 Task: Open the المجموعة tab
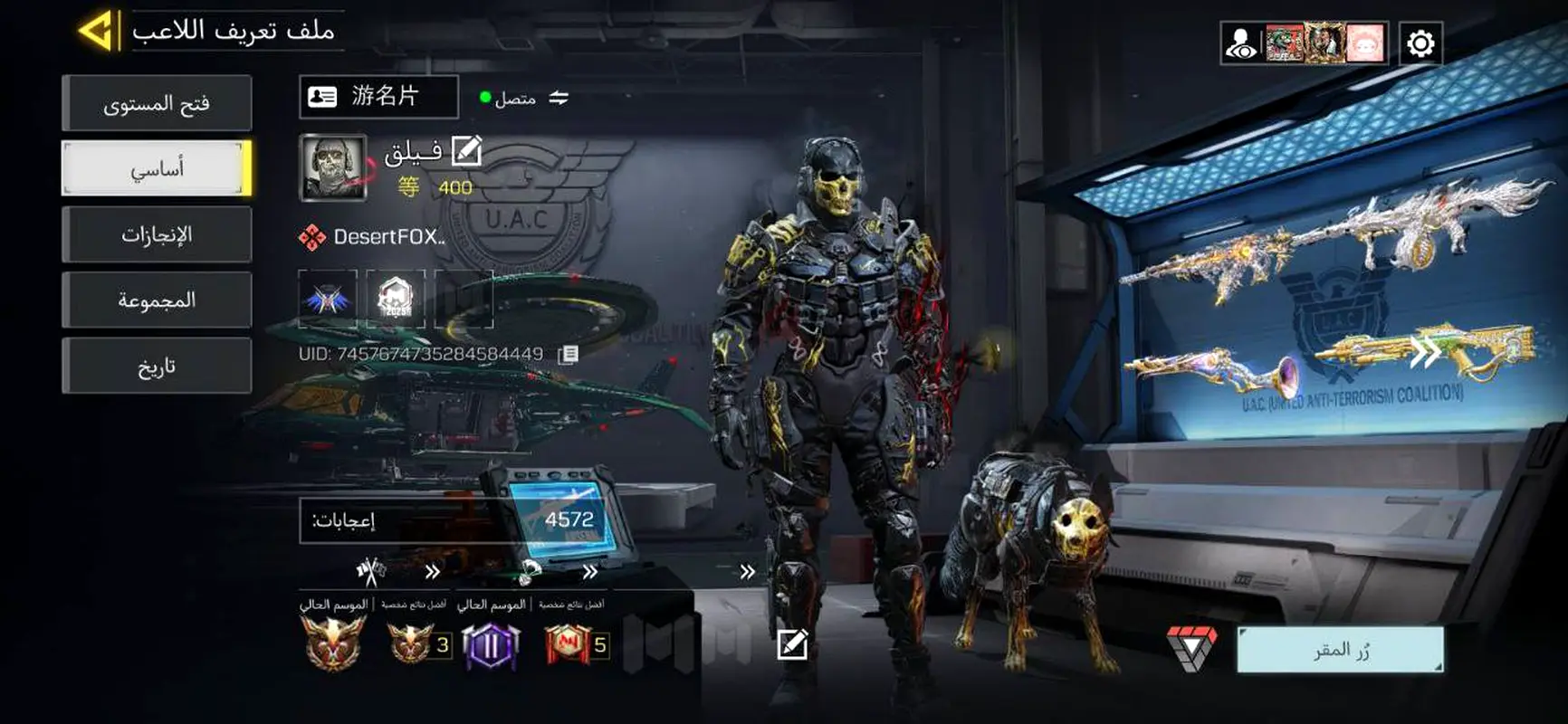pos(157,300)
